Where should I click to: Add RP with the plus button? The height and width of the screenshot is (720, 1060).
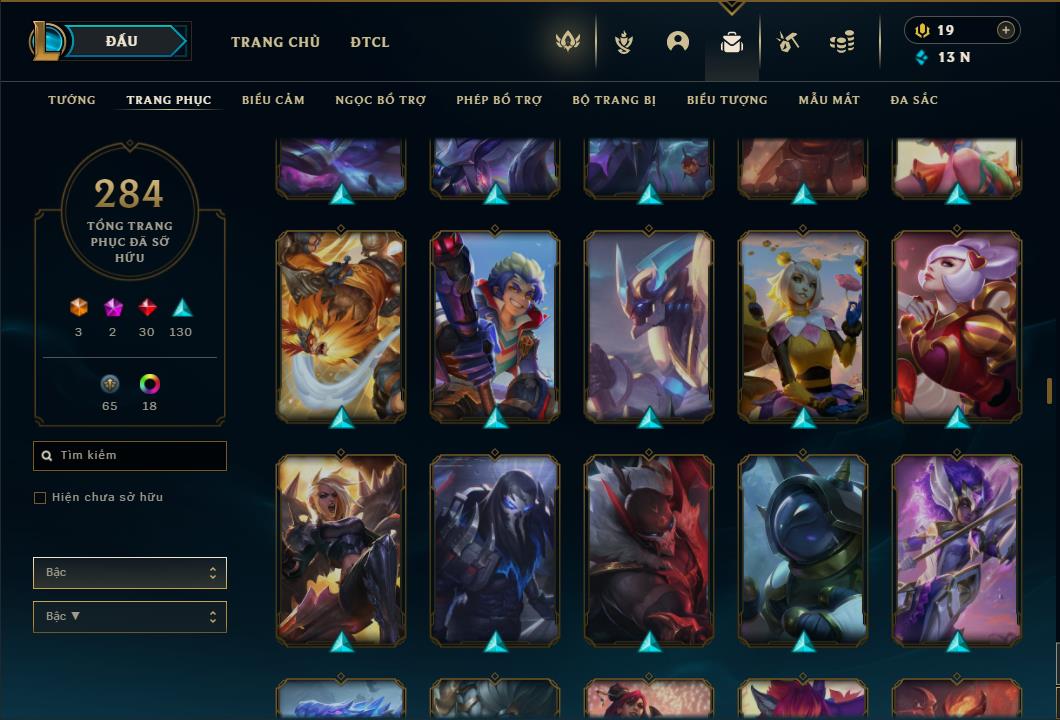tap(1006, 30)
